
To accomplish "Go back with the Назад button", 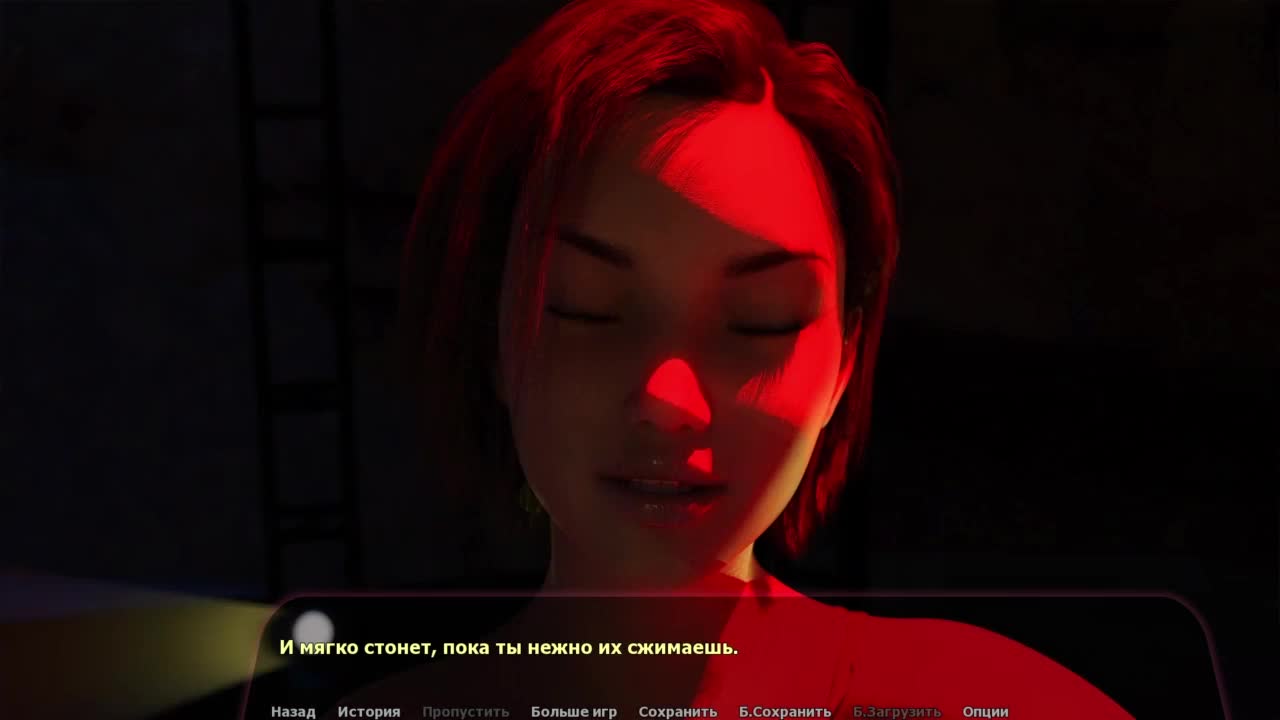I will click(x=293, y=712).
